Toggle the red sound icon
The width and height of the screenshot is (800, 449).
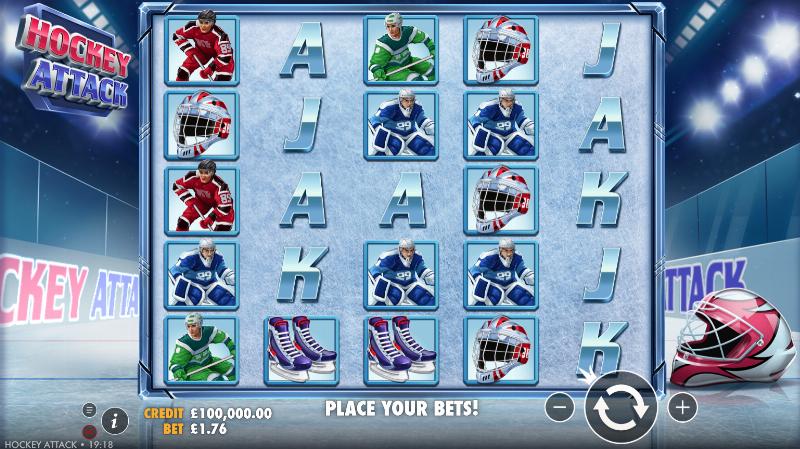pyautogui.click(x=89, y=431)
